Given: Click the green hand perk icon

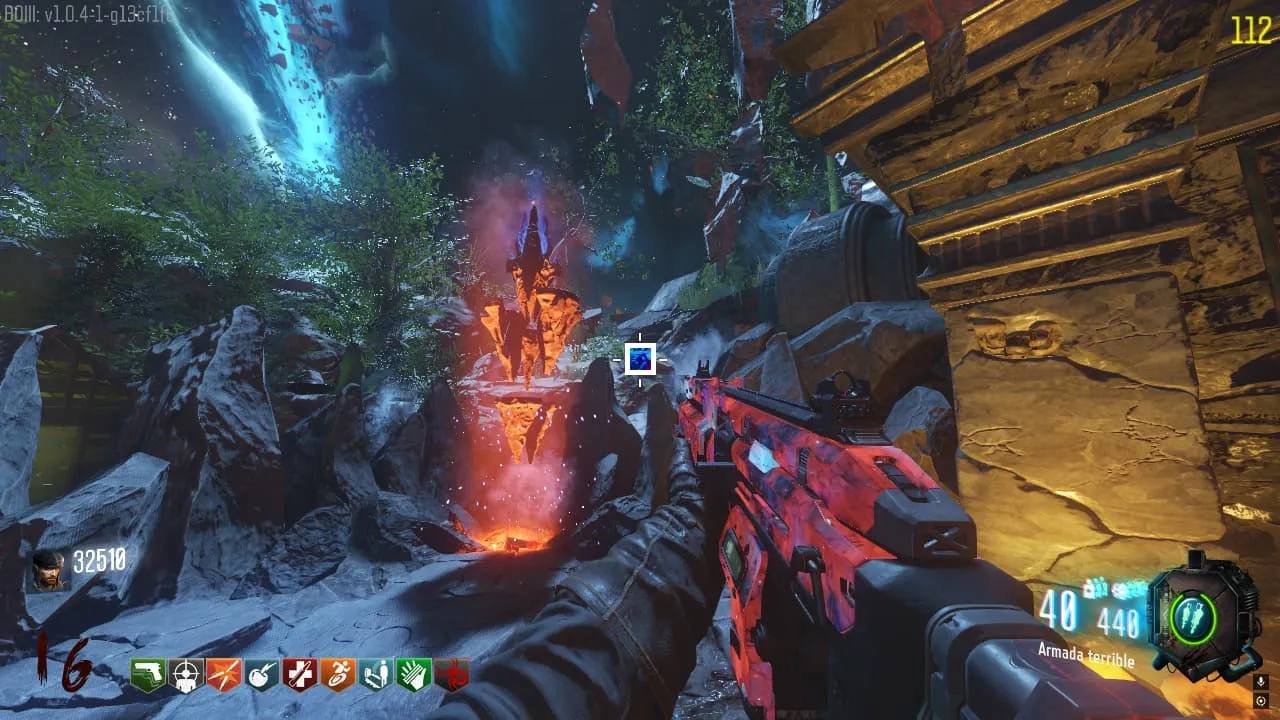Looking at the screenshot, I should click(414, 675).
